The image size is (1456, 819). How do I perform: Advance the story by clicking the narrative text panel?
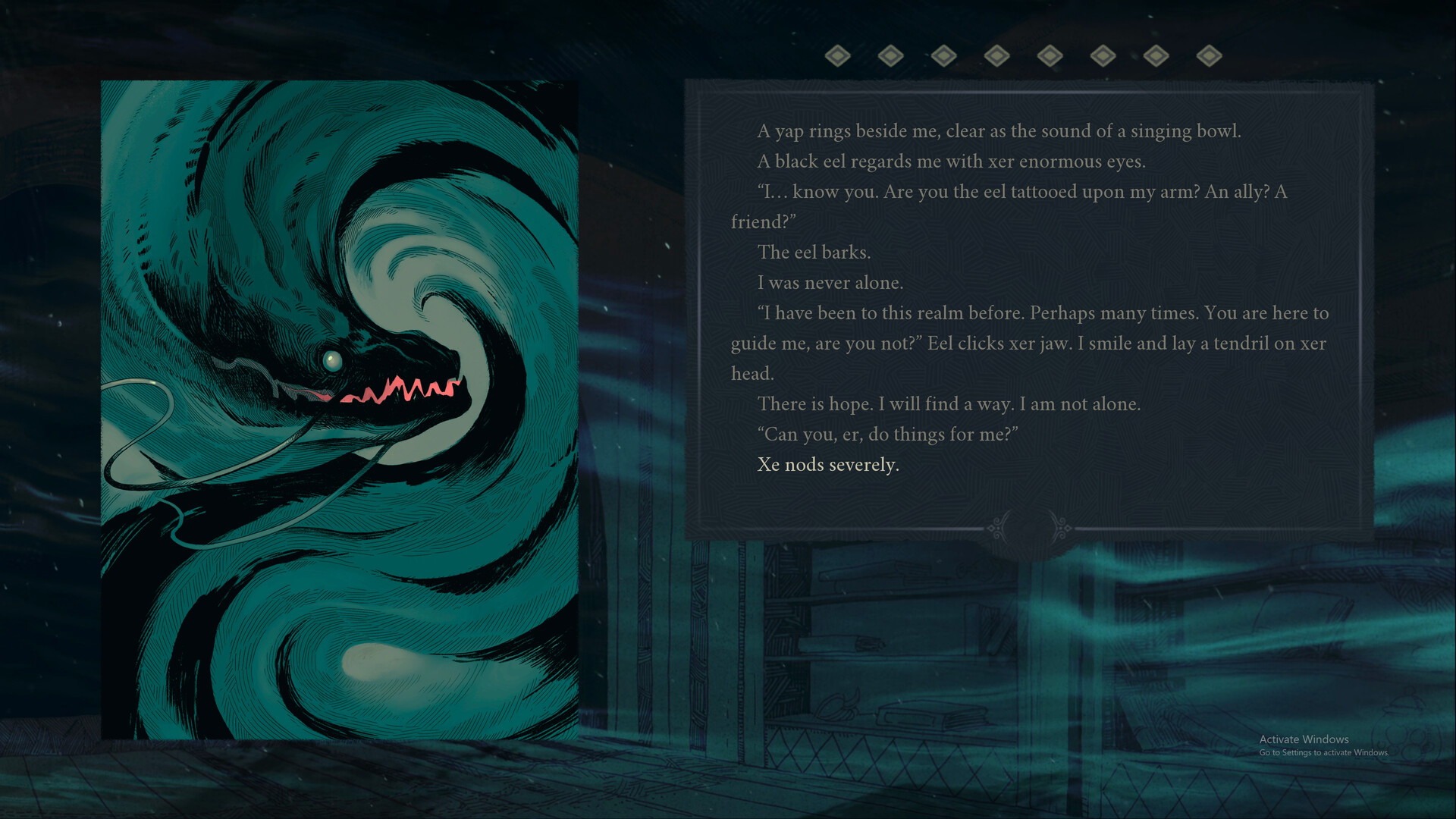[x=1028, y=303]
